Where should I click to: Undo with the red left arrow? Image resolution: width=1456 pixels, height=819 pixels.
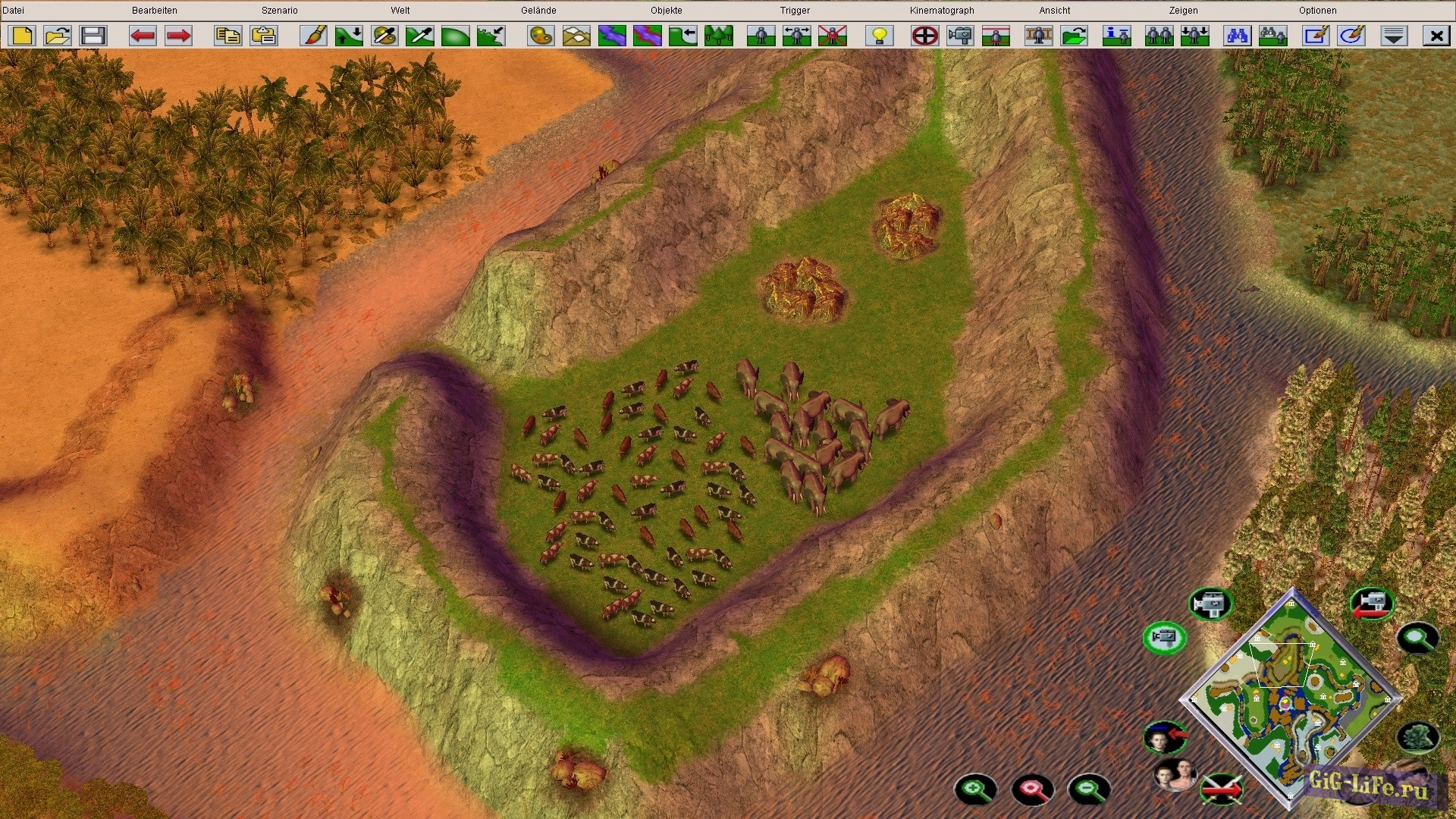pos(143,36)
